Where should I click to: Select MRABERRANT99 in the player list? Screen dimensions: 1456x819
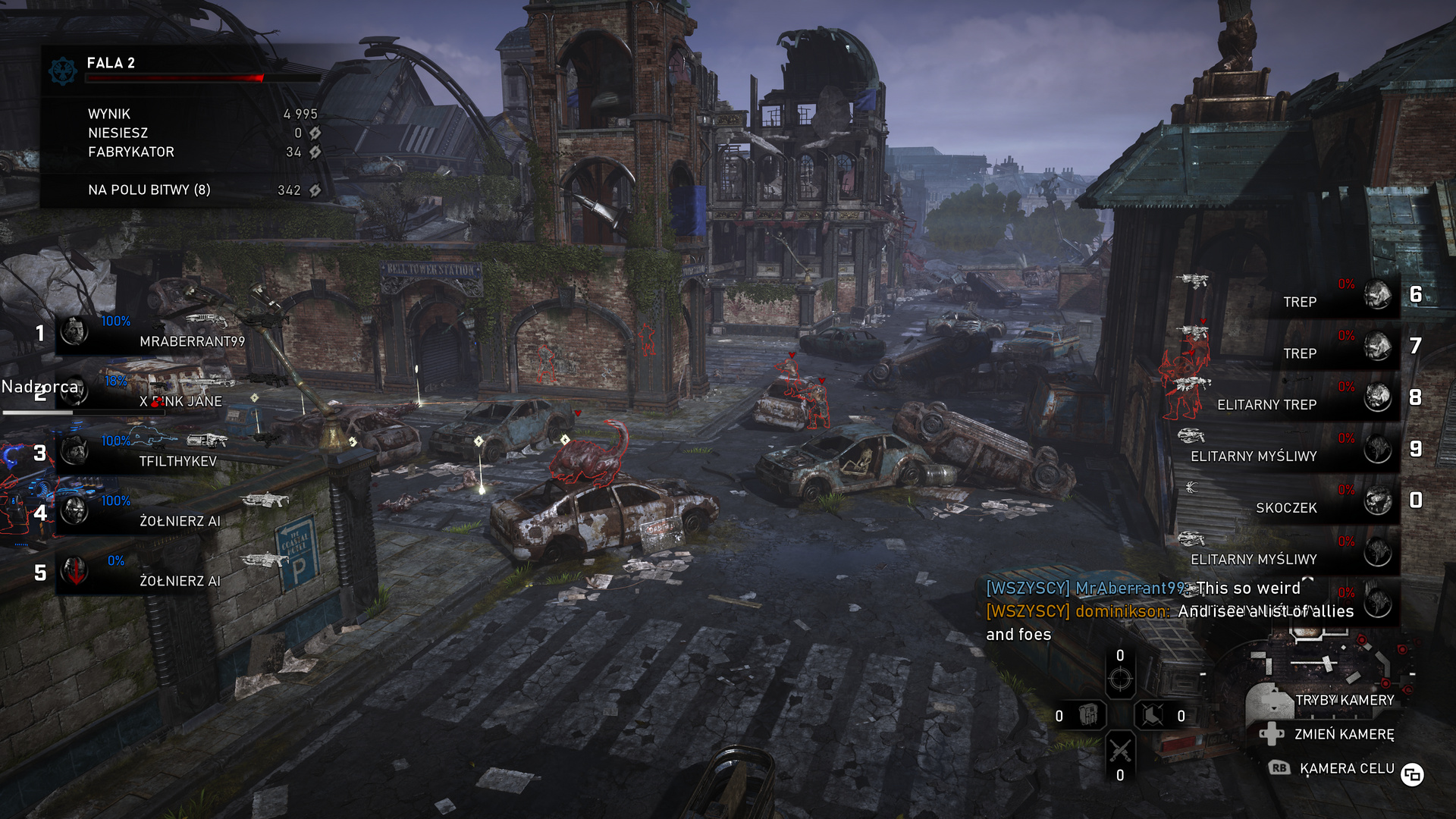[152, 333]
